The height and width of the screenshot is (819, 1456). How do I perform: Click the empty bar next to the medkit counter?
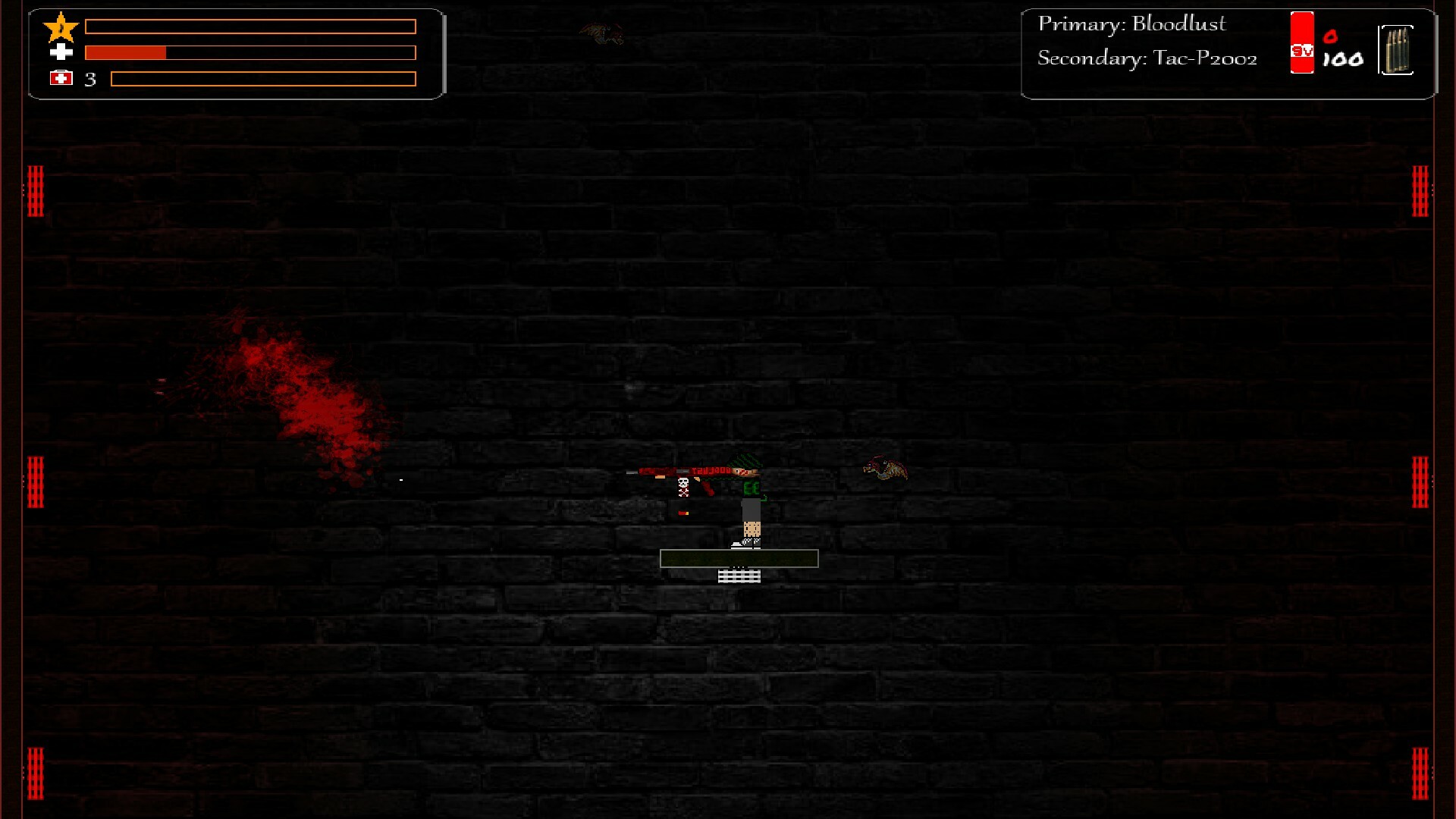point(264,77)
